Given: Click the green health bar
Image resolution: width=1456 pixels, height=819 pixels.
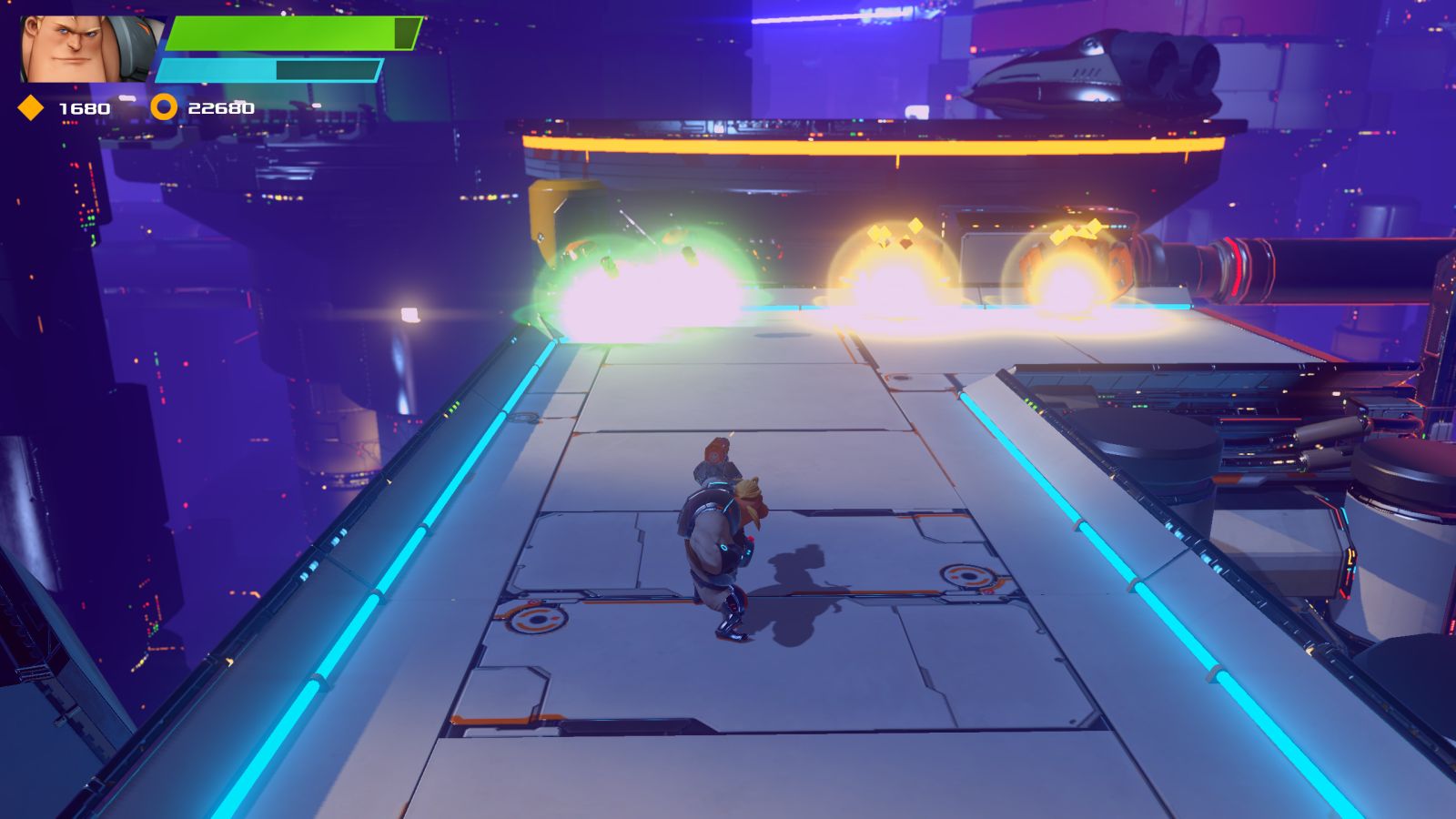Looking at the screenshot, I should [282, 35].
